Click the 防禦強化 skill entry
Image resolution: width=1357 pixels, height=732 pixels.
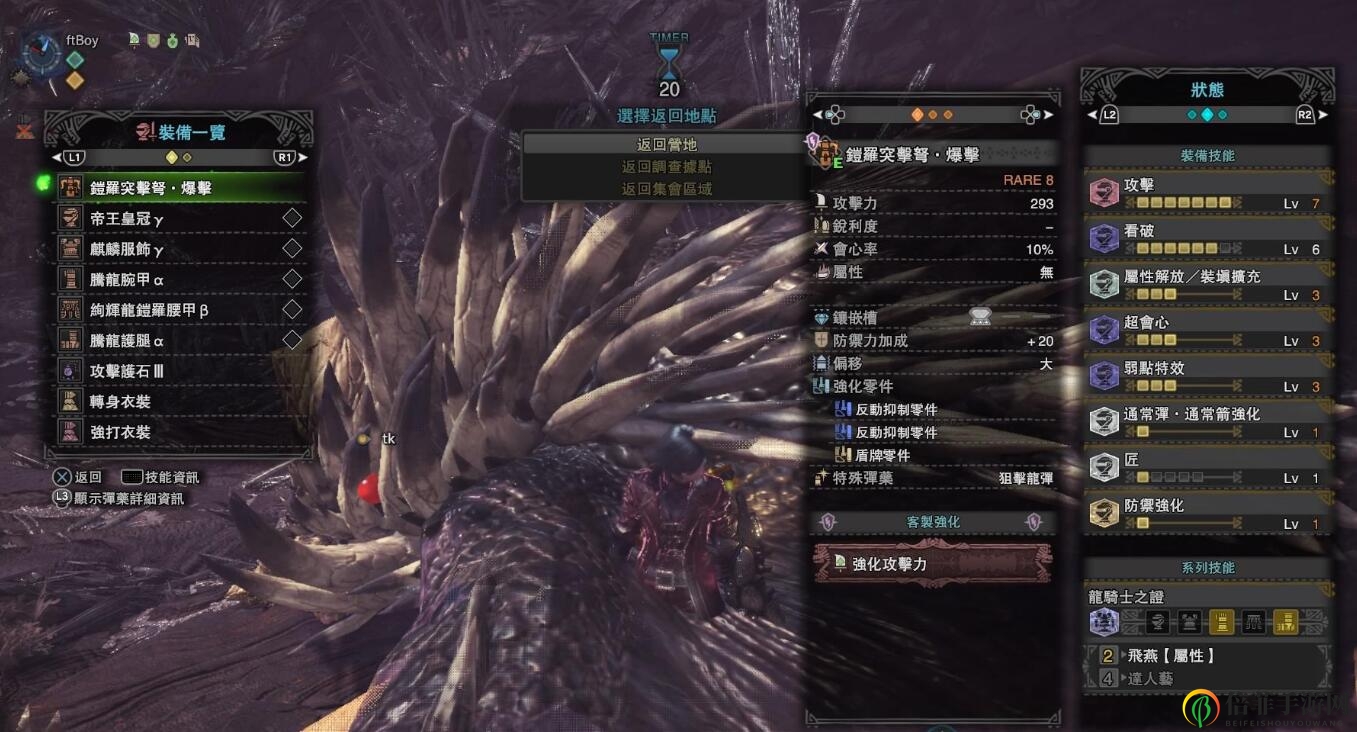tap(1208, 513)
